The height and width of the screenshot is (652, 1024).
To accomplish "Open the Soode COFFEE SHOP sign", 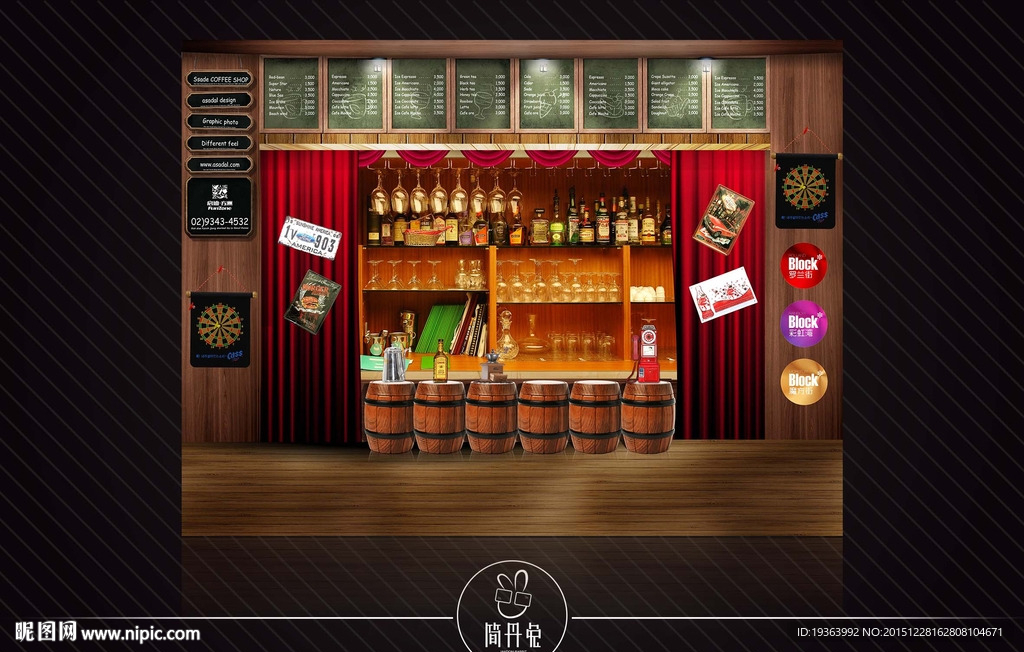I will [219, 79].
